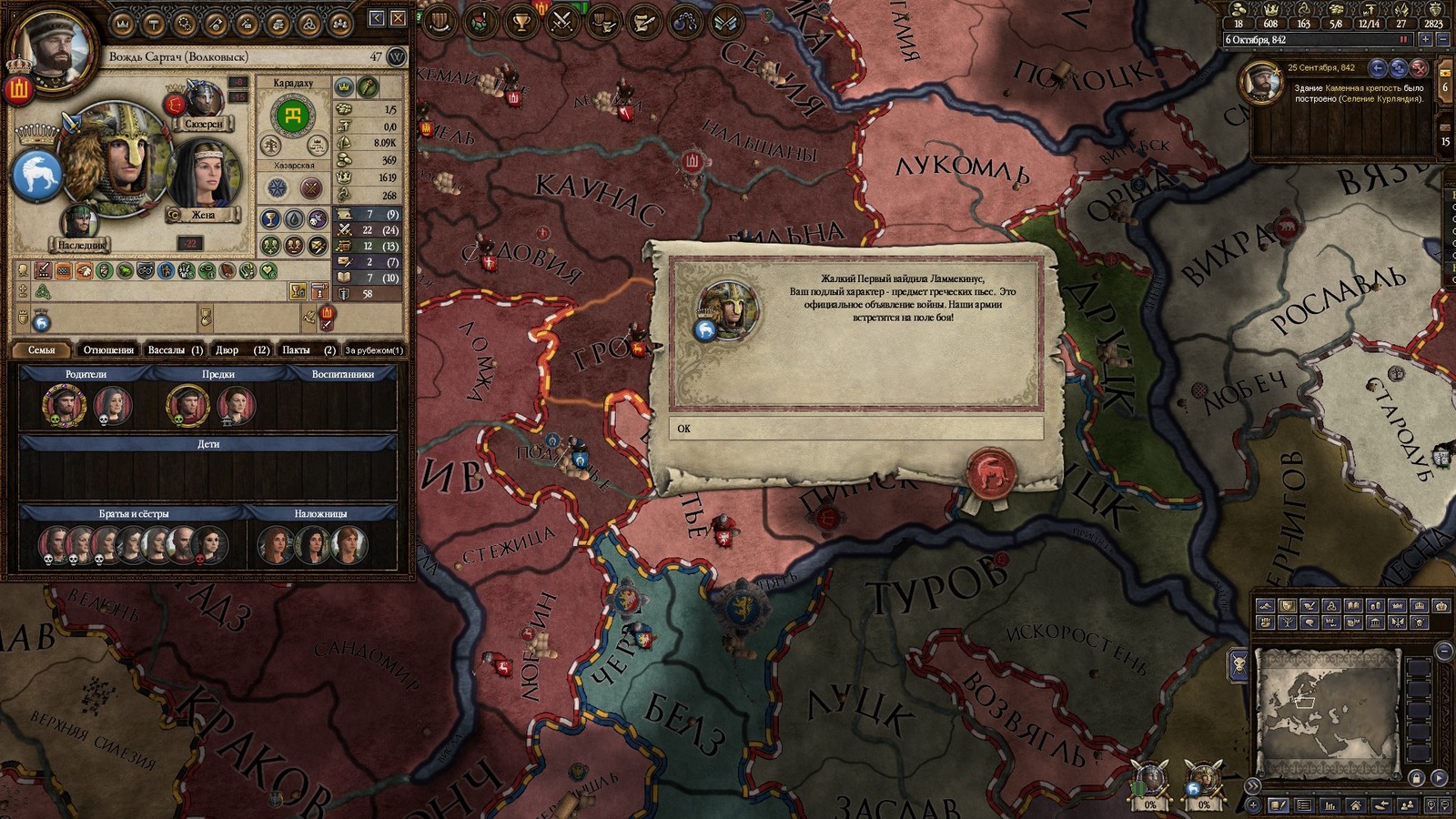The height and width of the screenshot is (819, 1456).
Task: Click the white wolf dynasty shield
Action: (x=36, y=175)
